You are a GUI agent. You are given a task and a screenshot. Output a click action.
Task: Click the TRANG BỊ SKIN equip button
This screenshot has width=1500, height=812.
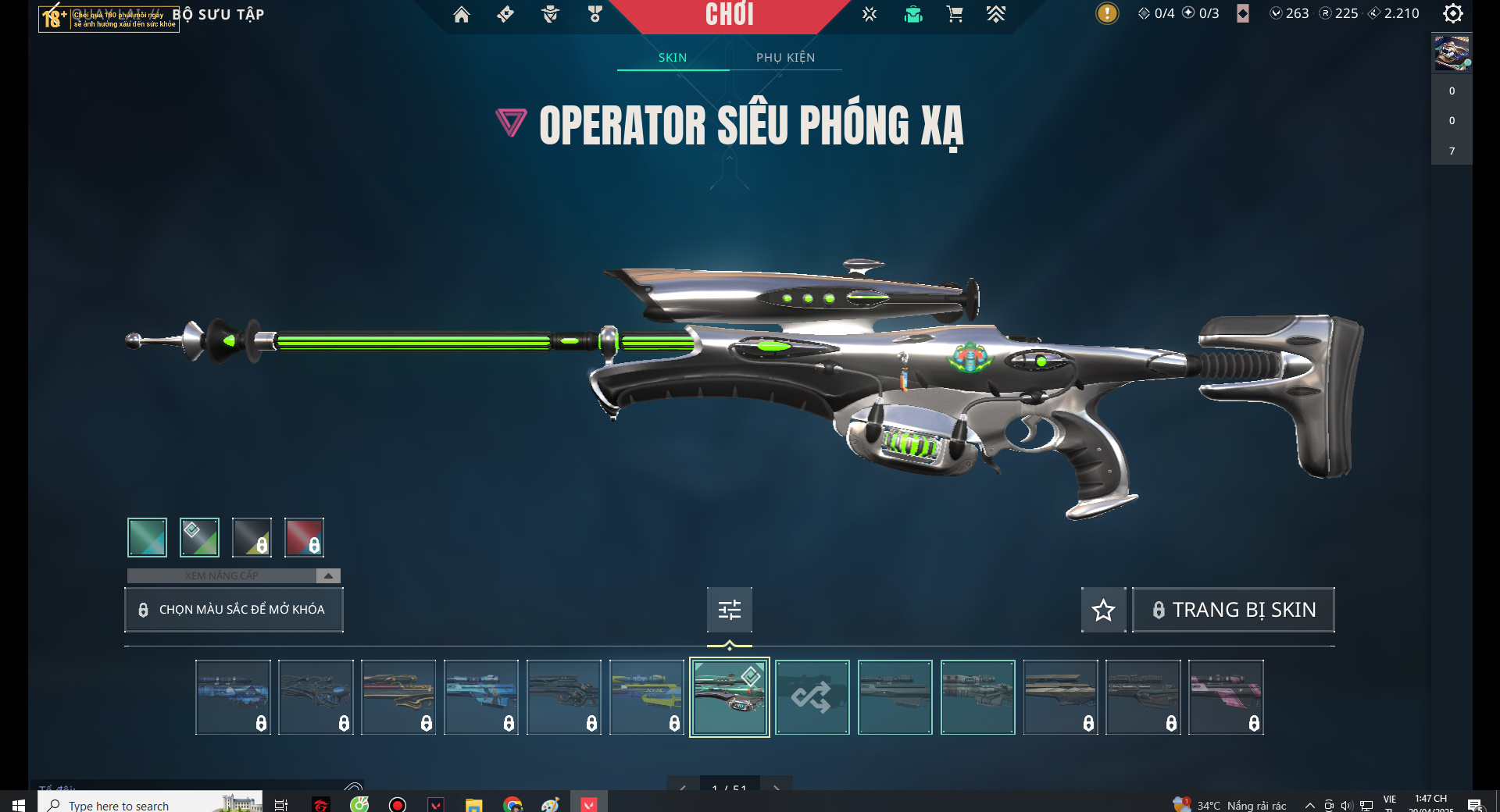(x=1234, y=610)
